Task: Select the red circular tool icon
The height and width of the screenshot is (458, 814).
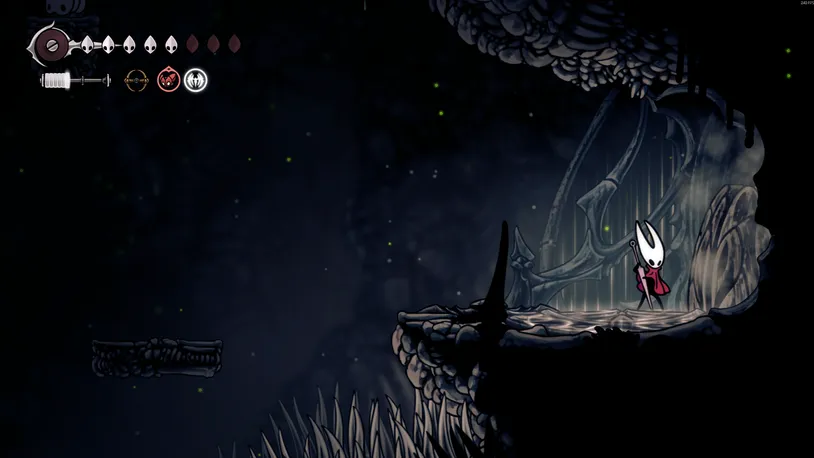Action: 169,79
